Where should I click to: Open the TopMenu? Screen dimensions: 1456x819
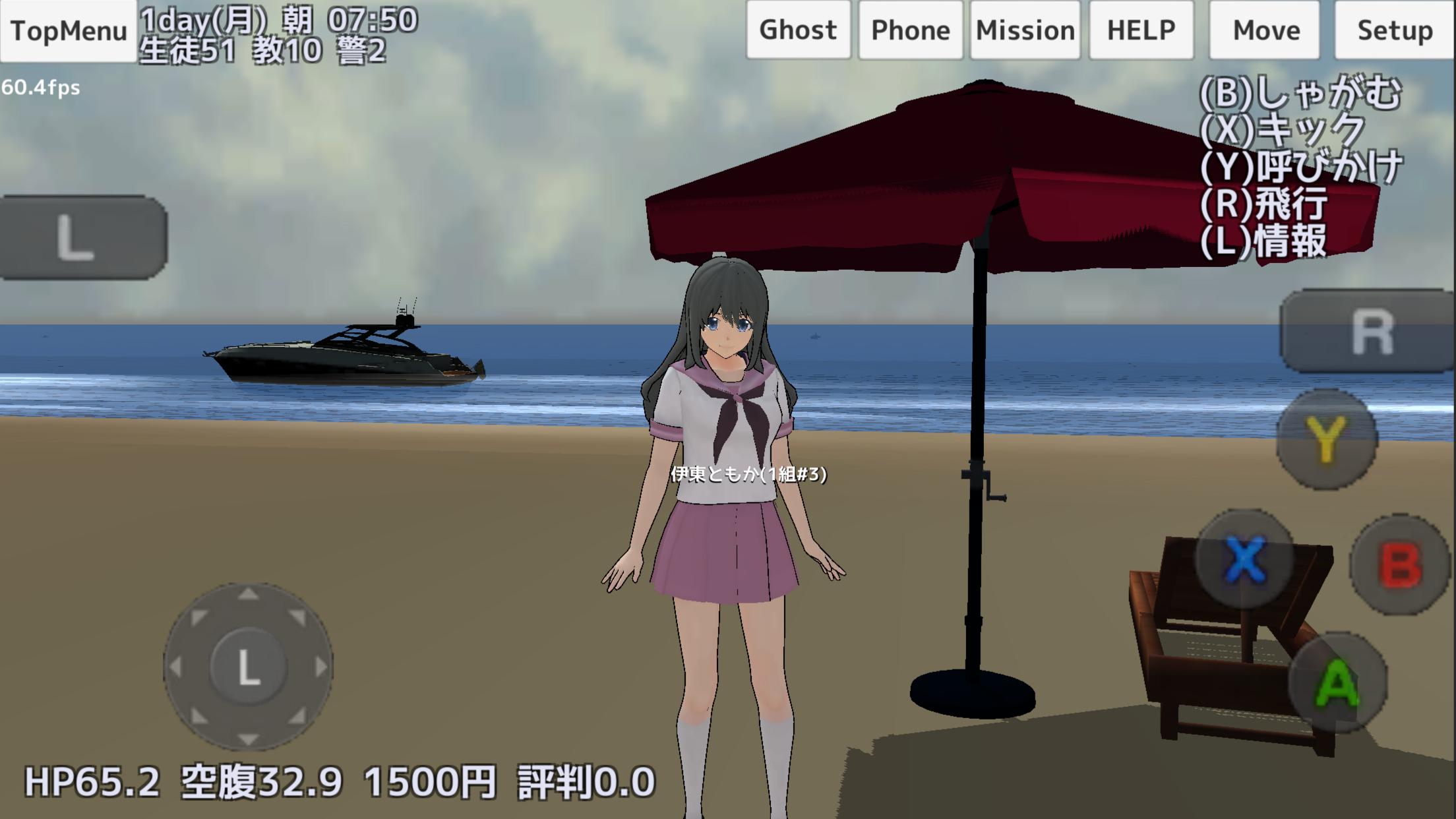click(x=66, y=29)
